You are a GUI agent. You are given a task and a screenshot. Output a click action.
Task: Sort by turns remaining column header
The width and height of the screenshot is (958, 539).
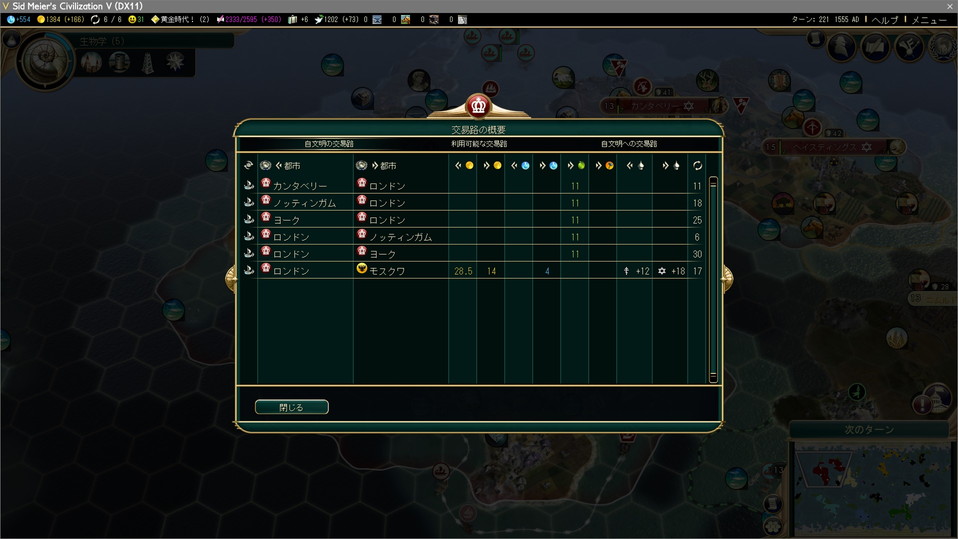click(x=697, y=165)
